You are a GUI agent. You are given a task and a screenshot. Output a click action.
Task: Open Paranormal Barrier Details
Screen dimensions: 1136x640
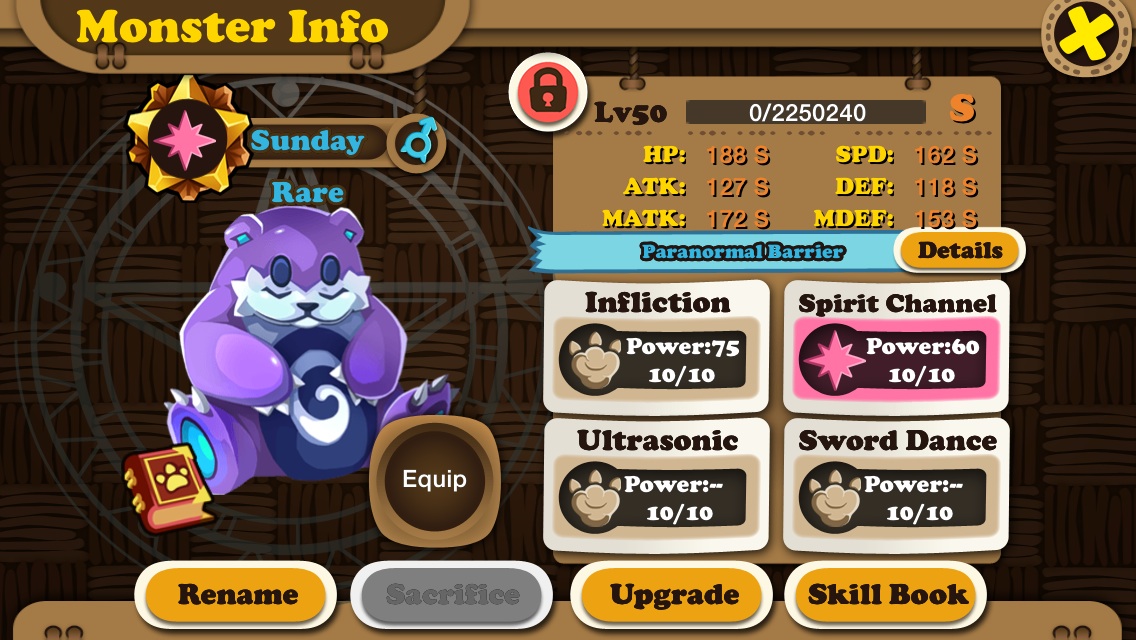[x=959, y=251]
